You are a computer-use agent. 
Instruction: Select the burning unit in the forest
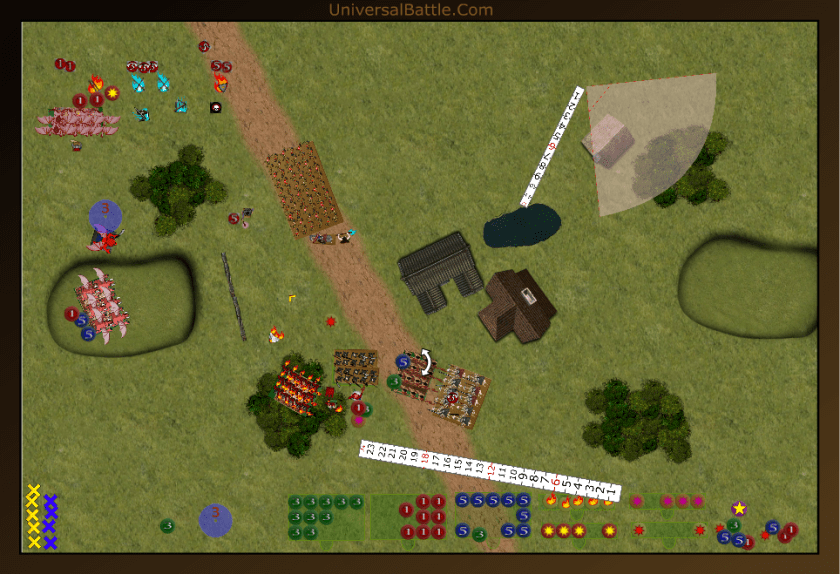click(297, 385)
